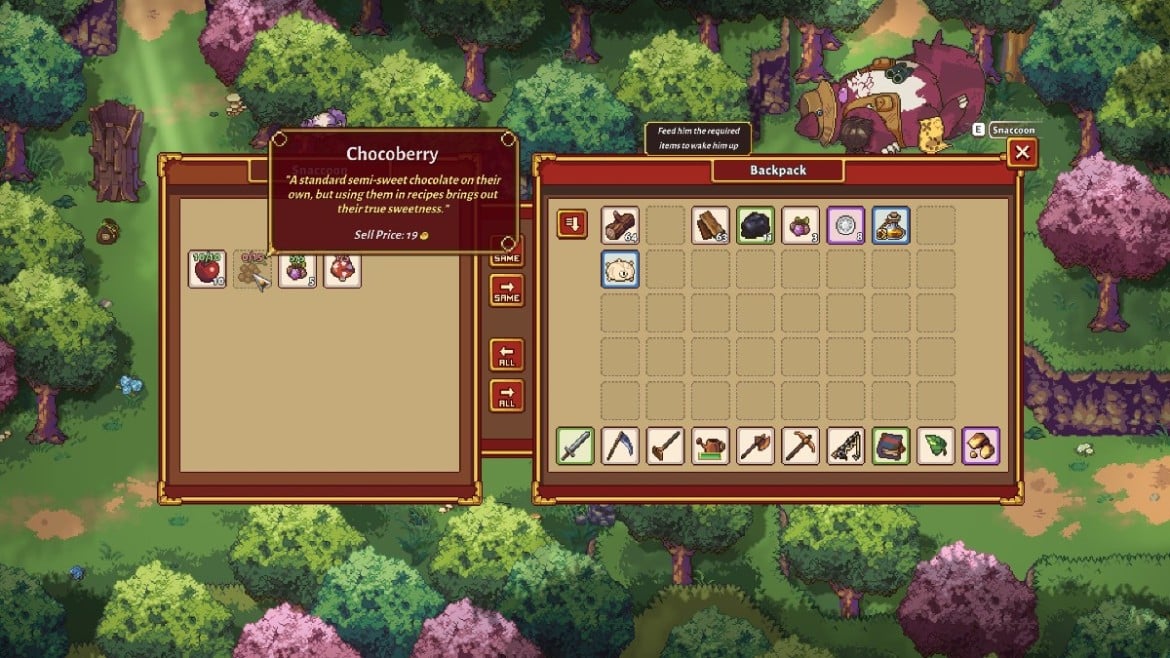Screen dimensions: 1170x658
Task: Select the wooden planks stack
Action: click(x=710, y=225)
